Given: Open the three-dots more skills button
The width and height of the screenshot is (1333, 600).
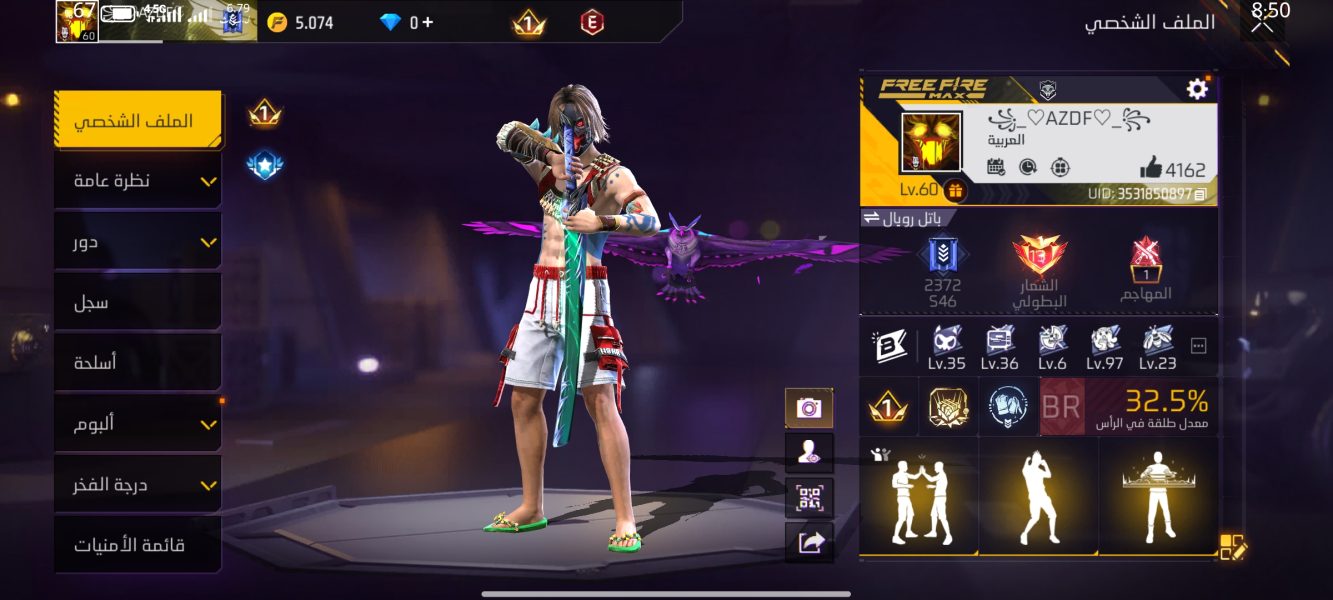Looking at the screenshot, I should [1199, 347].
